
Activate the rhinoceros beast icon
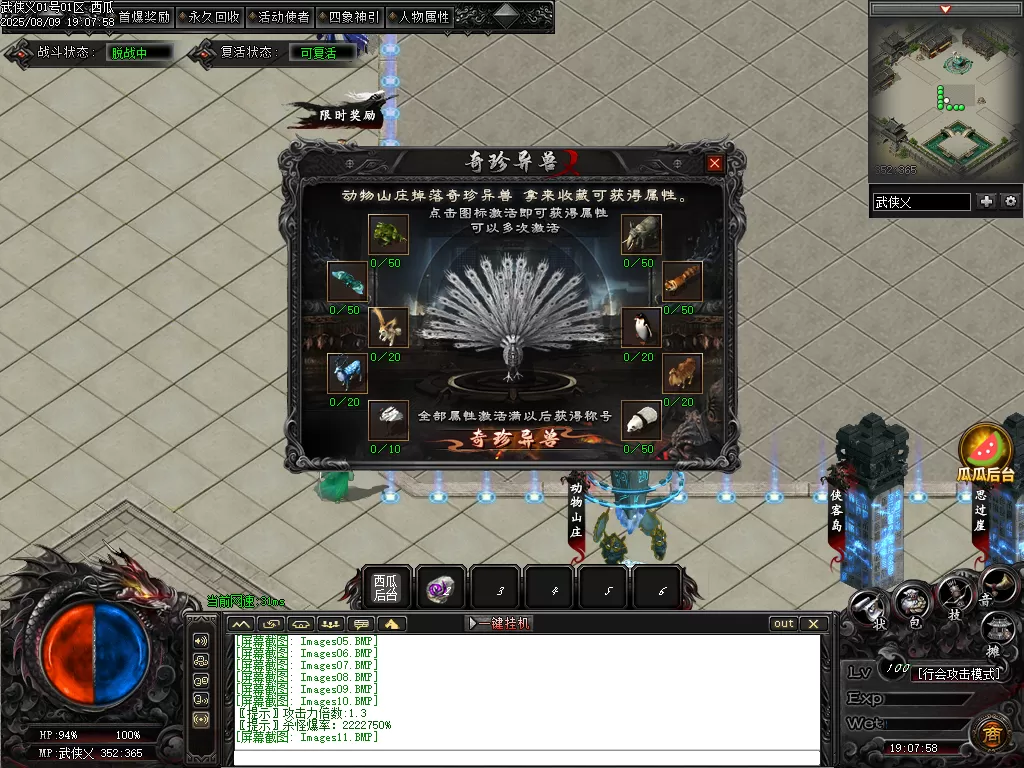(x=641, y=235)
